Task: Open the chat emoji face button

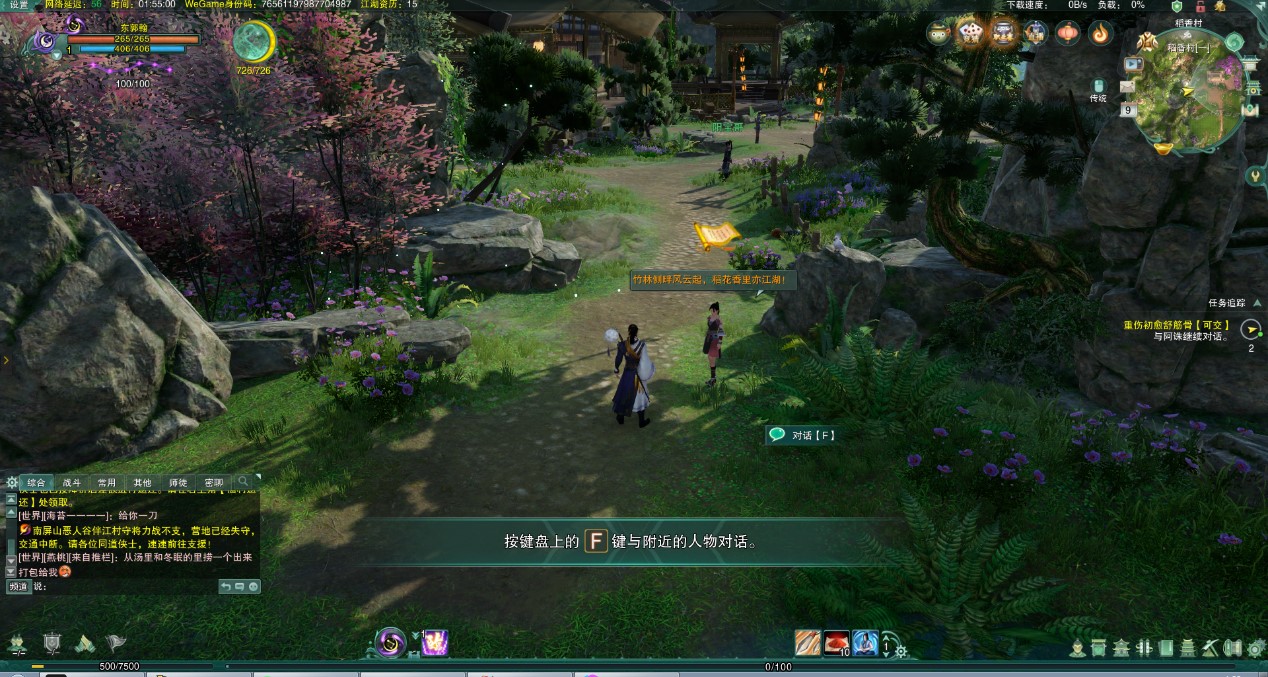Action: [x=253, y=587]
